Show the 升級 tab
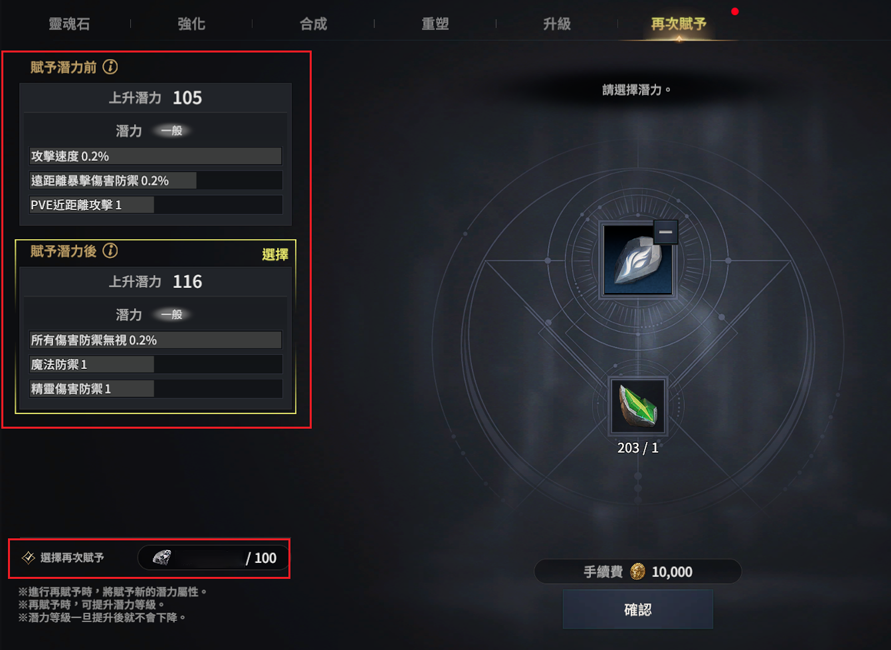Image resolution: width=891 pixels, height=650 pixels. (x=557, y=23)
